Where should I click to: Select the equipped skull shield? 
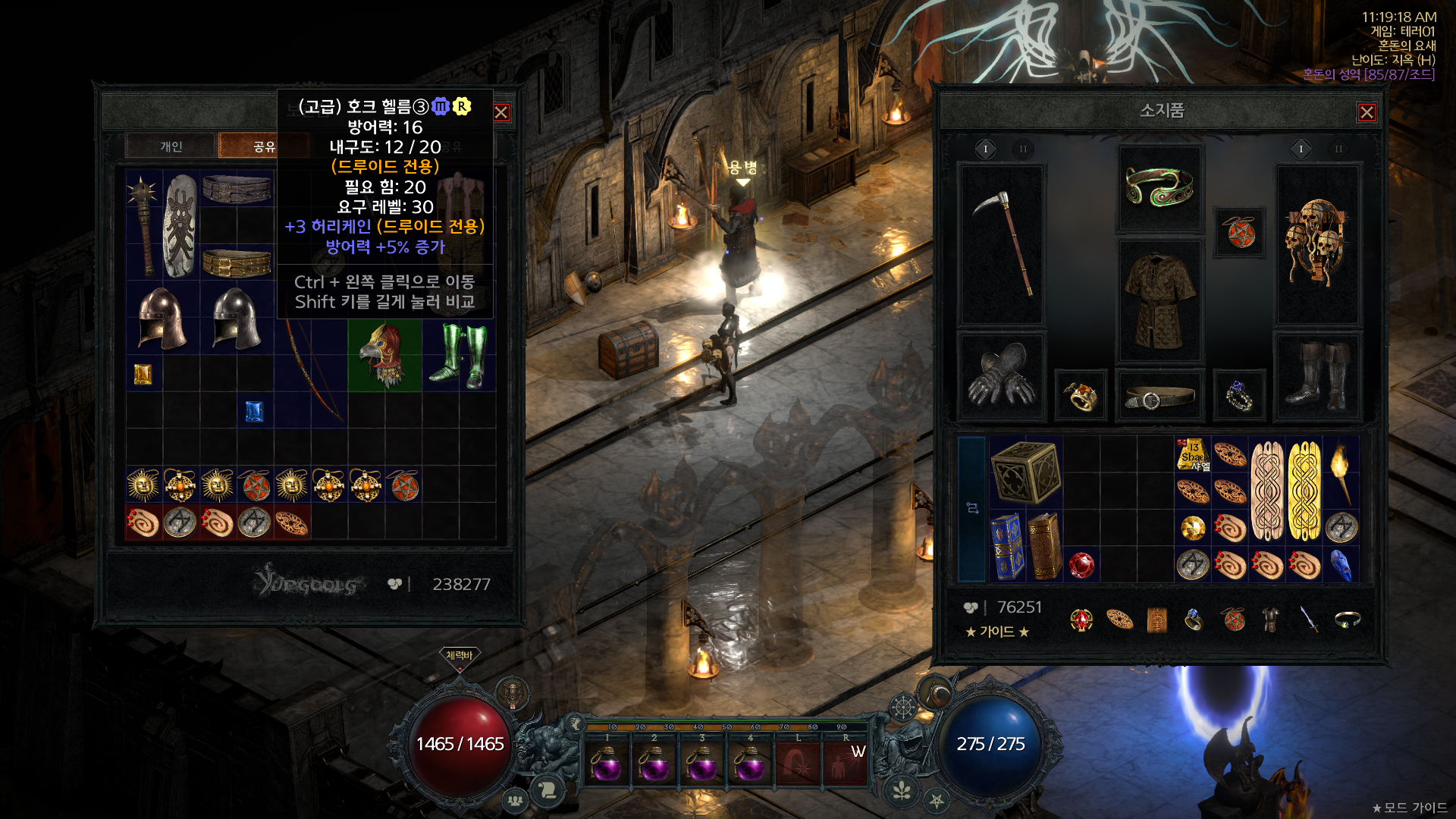(x=1318, y=243)
